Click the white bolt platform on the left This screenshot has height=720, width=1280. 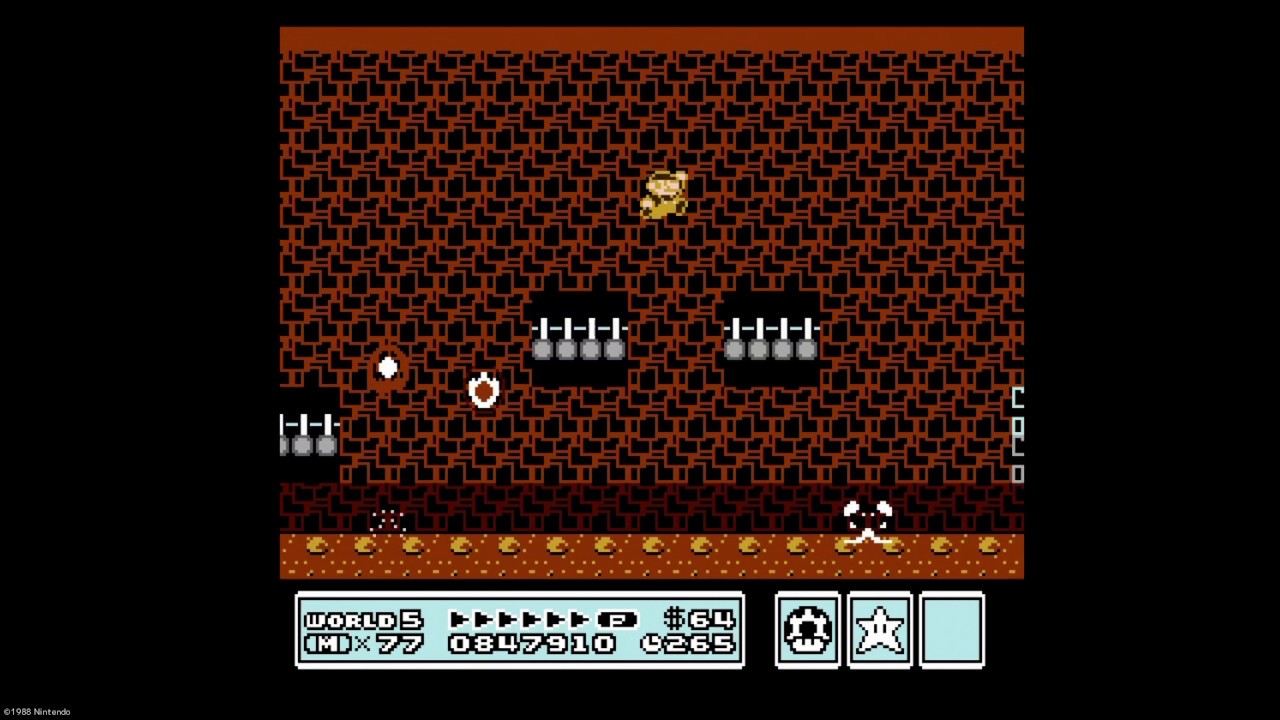(x=387, y=368)
